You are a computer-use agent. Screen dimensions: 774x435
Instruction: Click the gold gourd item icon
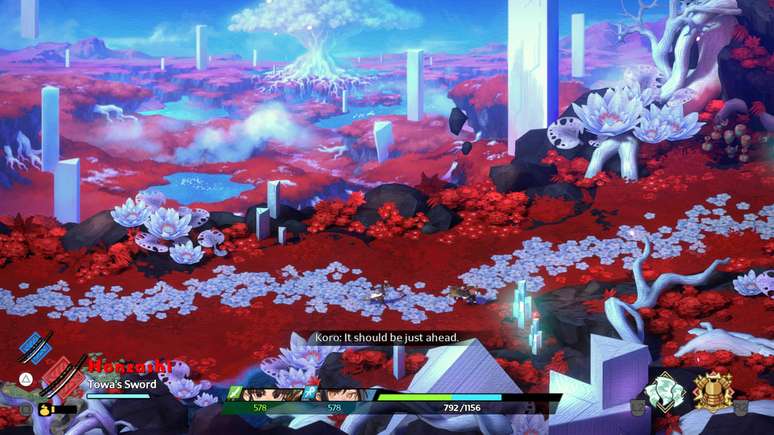click(x=46, y=408)
